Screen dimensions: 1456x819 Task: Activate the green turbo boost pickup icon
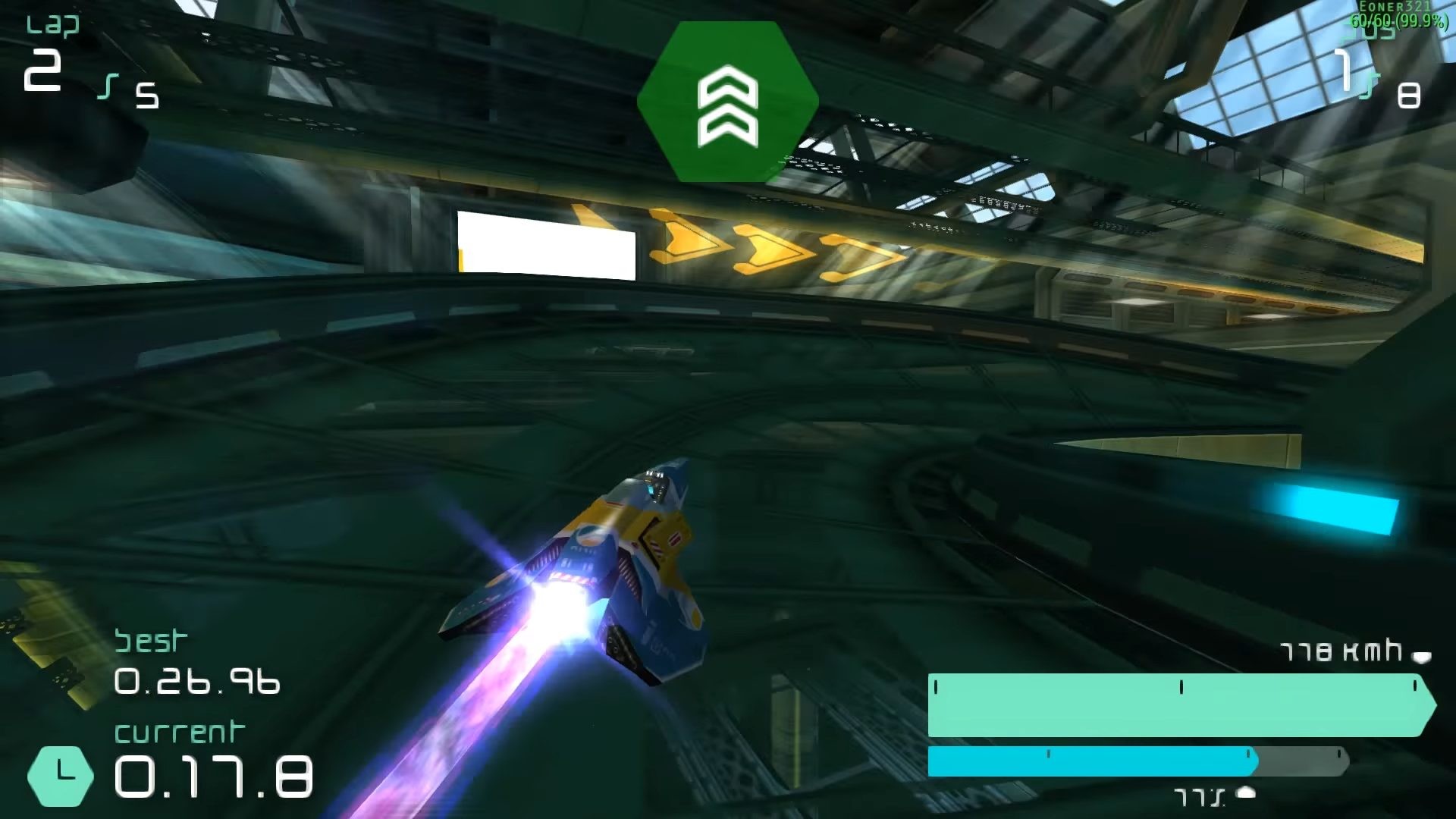[727, 102]
